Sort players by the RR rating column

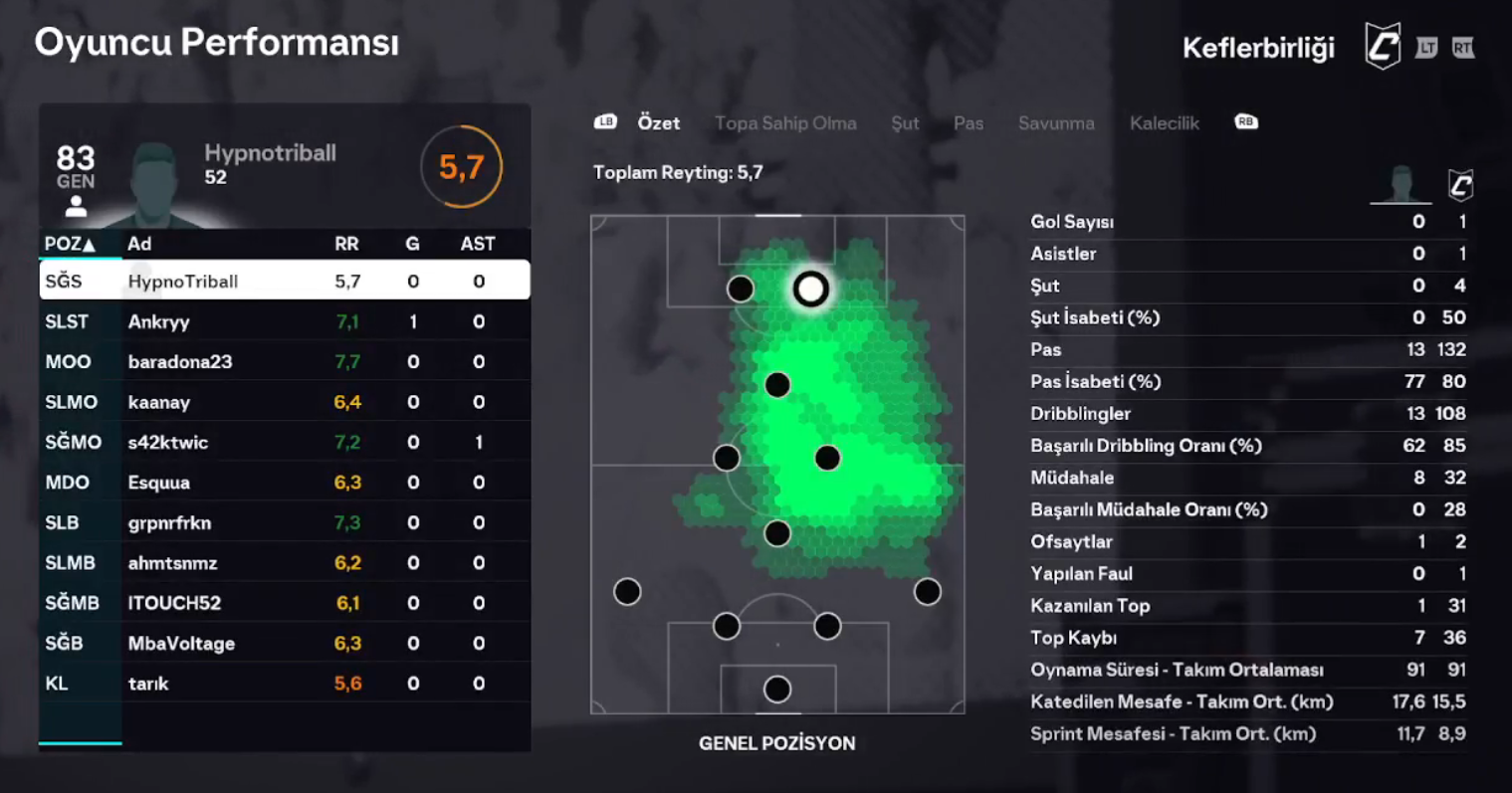point(346,244)
